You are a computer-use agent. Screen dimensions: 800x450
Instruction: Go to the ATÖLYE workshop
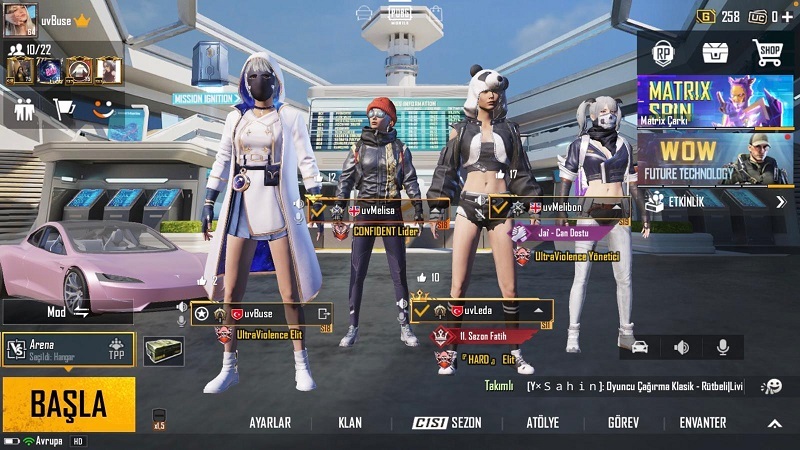[x=542, y=423]
